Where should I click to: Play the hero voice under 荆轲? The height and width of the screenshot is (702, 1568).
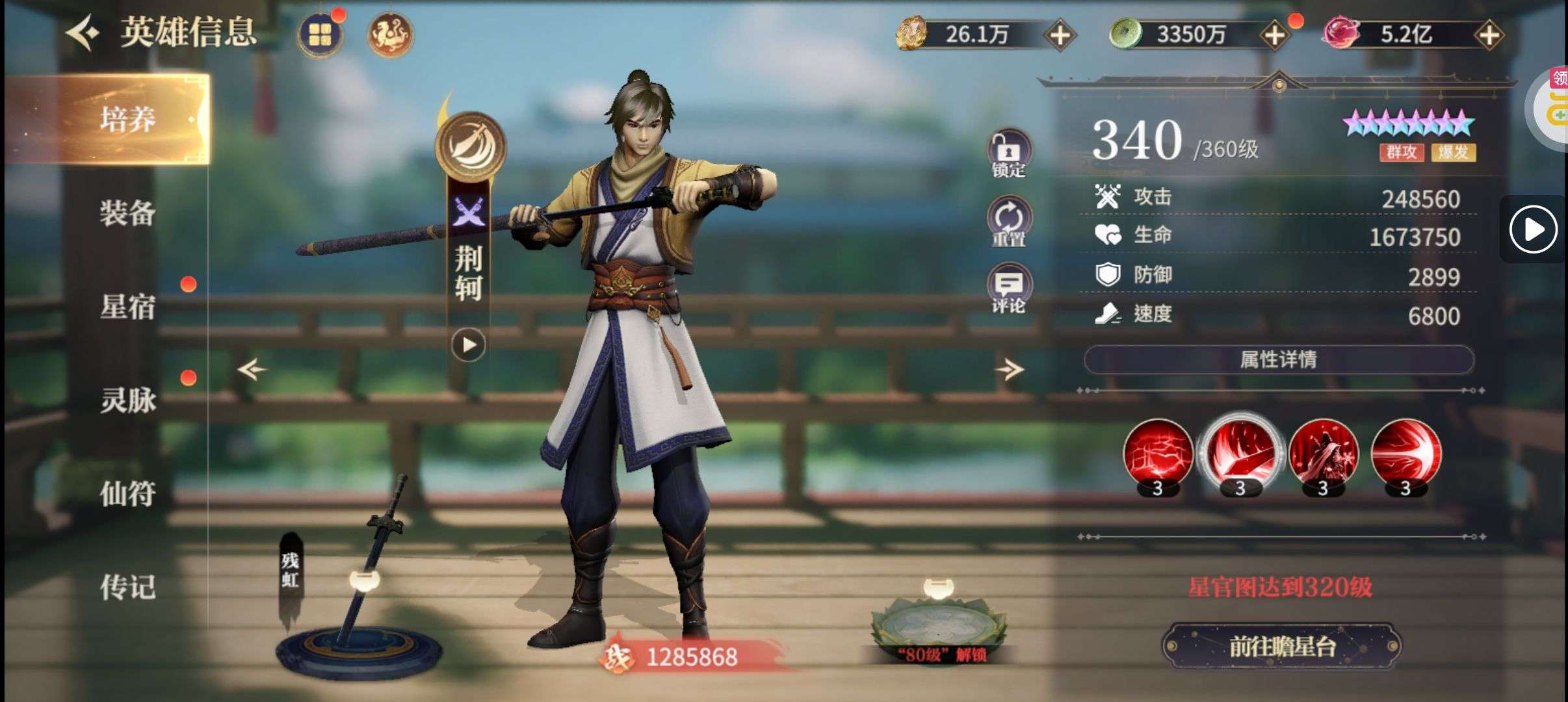469,344
